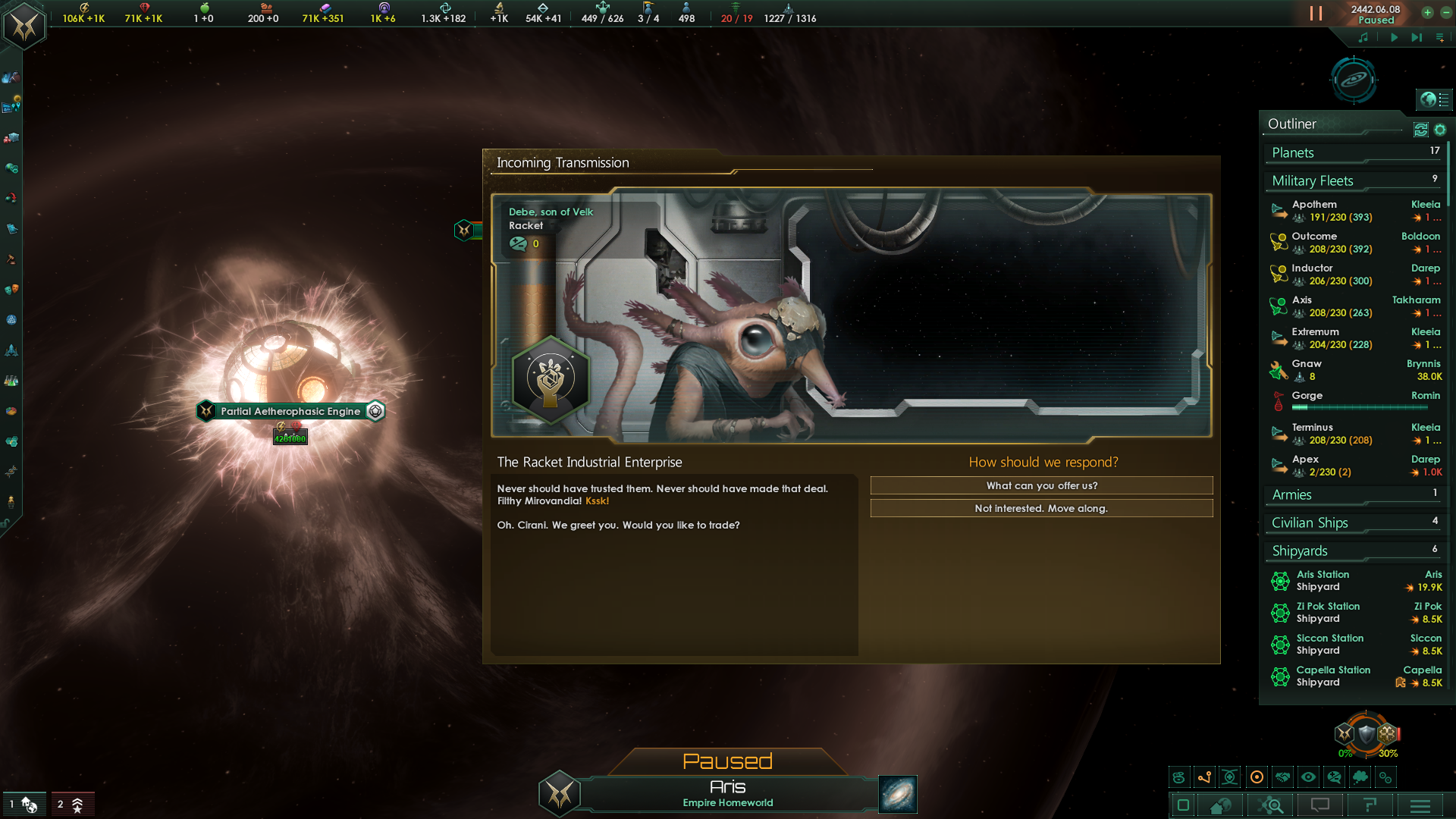Image resolution: width=1456 pixels, height=819 pixels.
Task: Toggle the pause button at top right
Action: tap(1314, 13)
